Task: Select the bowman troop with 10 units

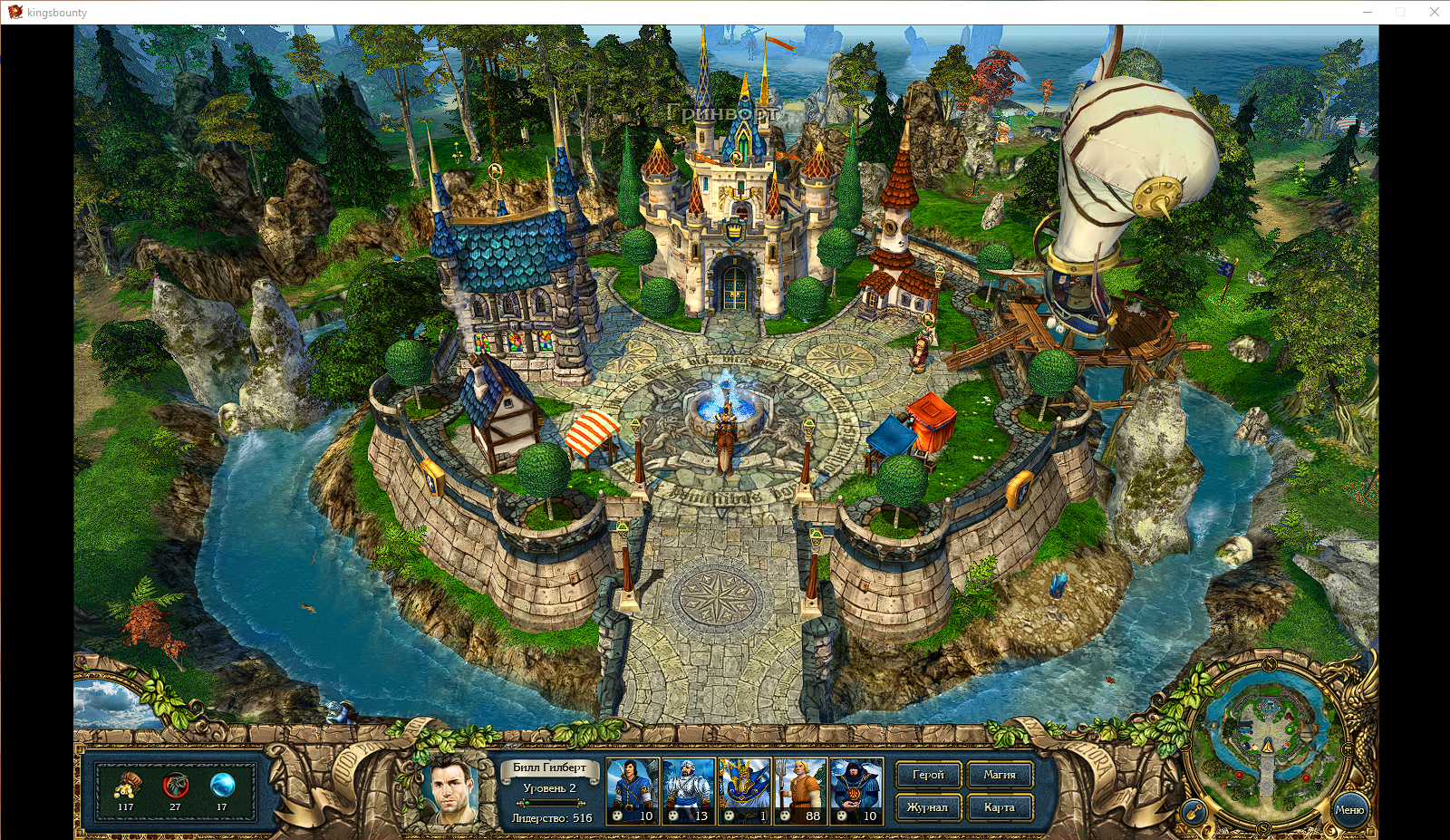Action: [x=633, y=790]
